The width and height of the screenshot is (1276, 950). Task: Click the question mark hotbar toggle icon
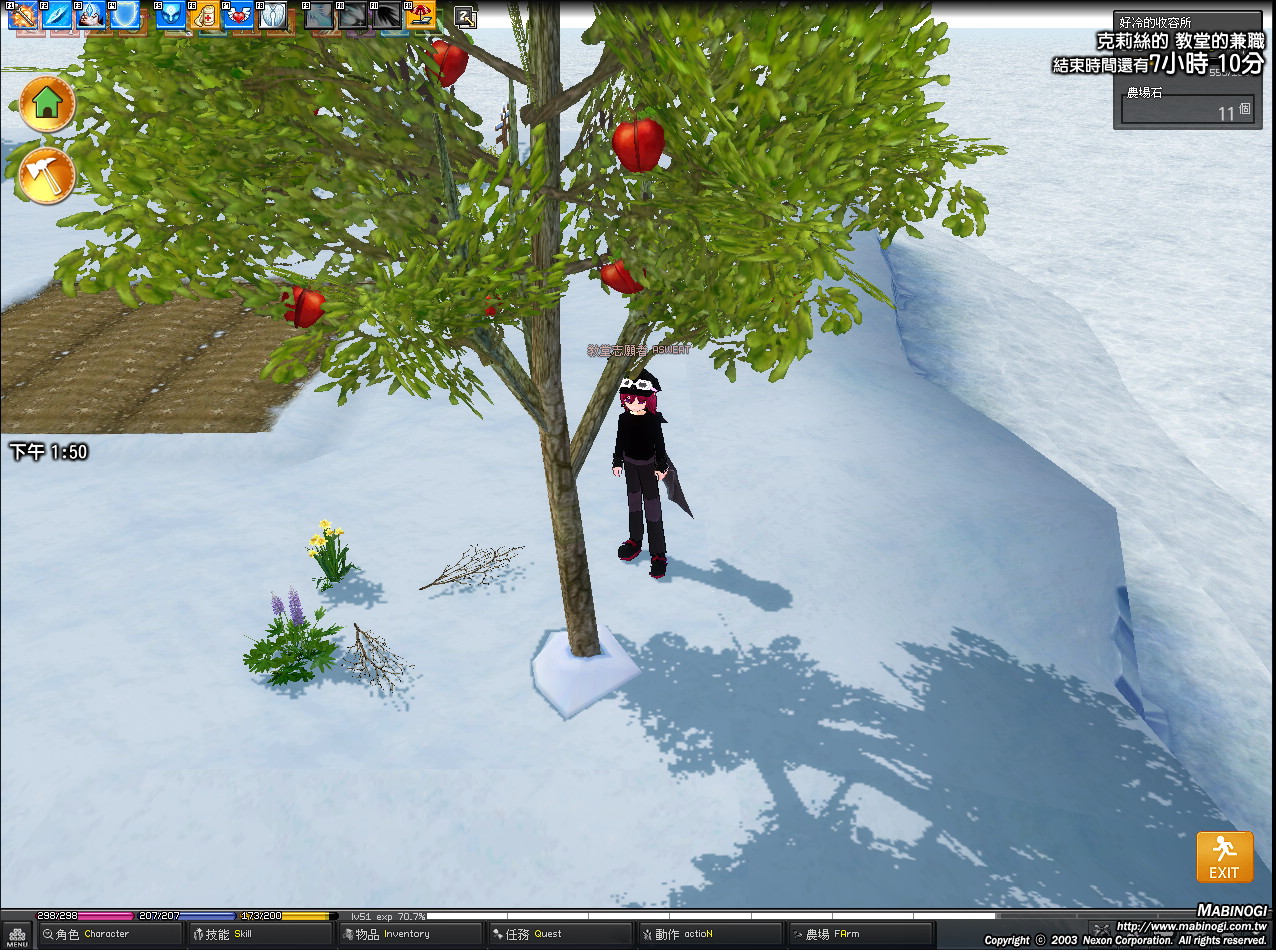pos(465,16)
